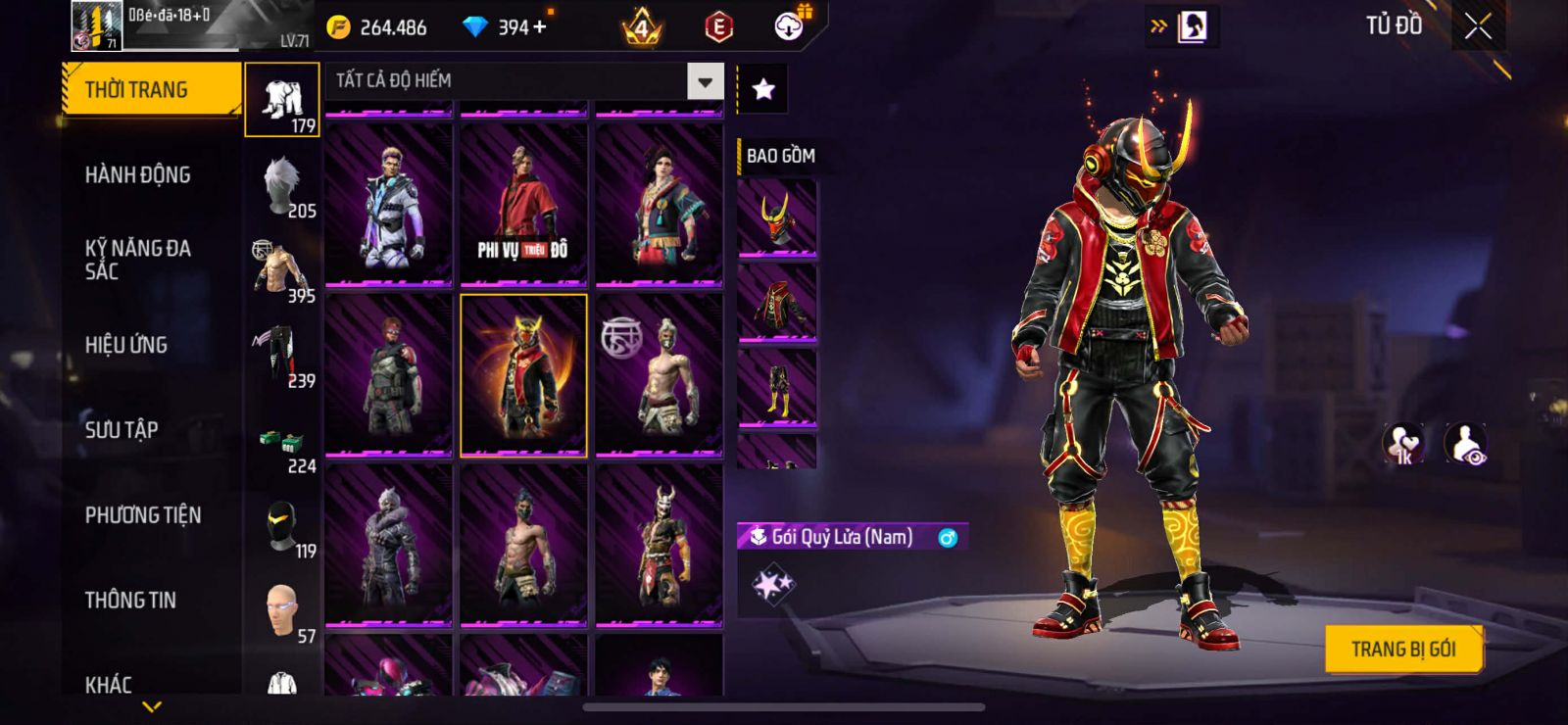
Task: Select the red samurai helmet piece
Action: point(777,217)
